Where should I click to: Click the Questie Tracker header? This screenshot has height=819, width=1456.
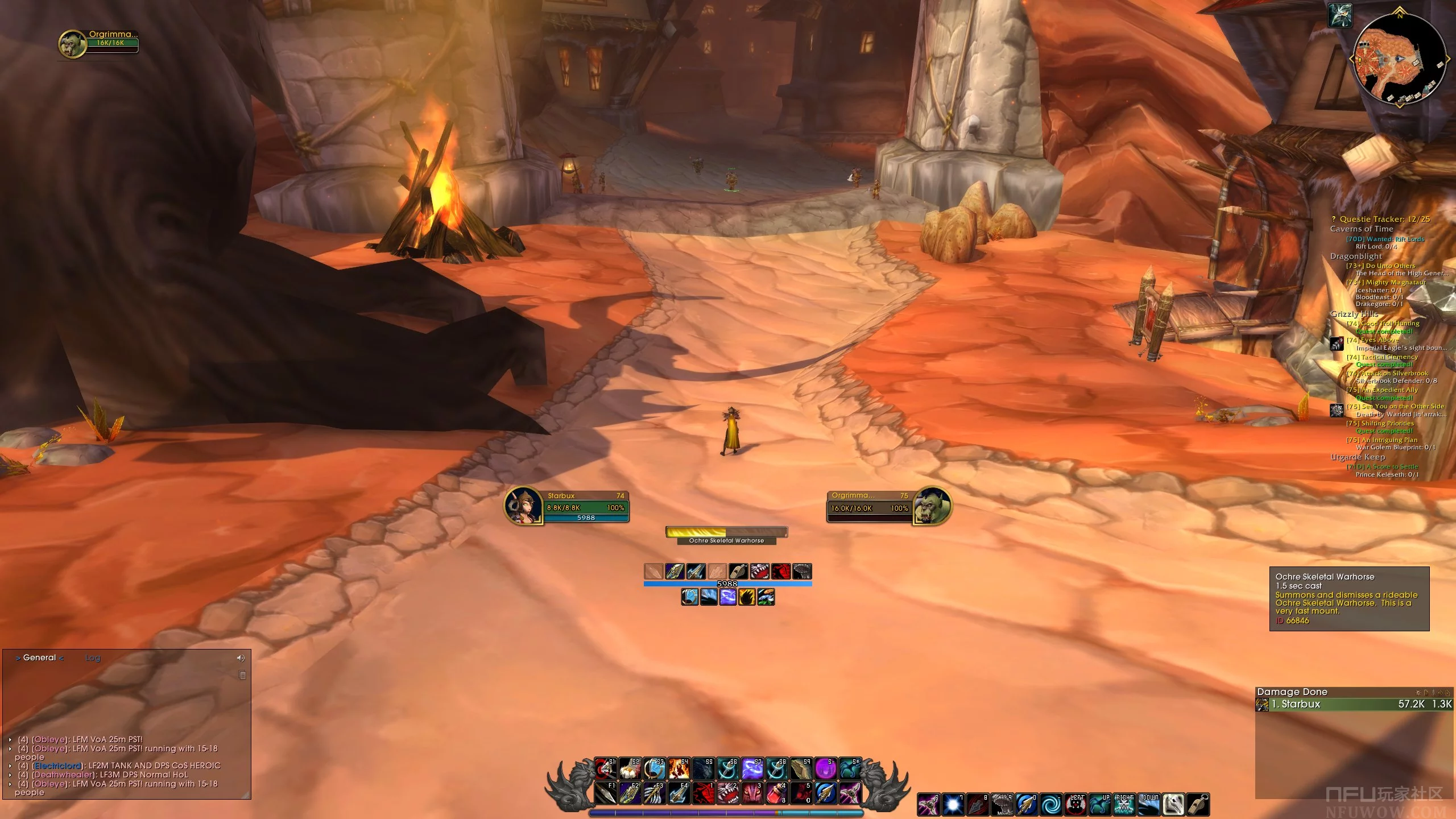click(x=1384, y=219)
